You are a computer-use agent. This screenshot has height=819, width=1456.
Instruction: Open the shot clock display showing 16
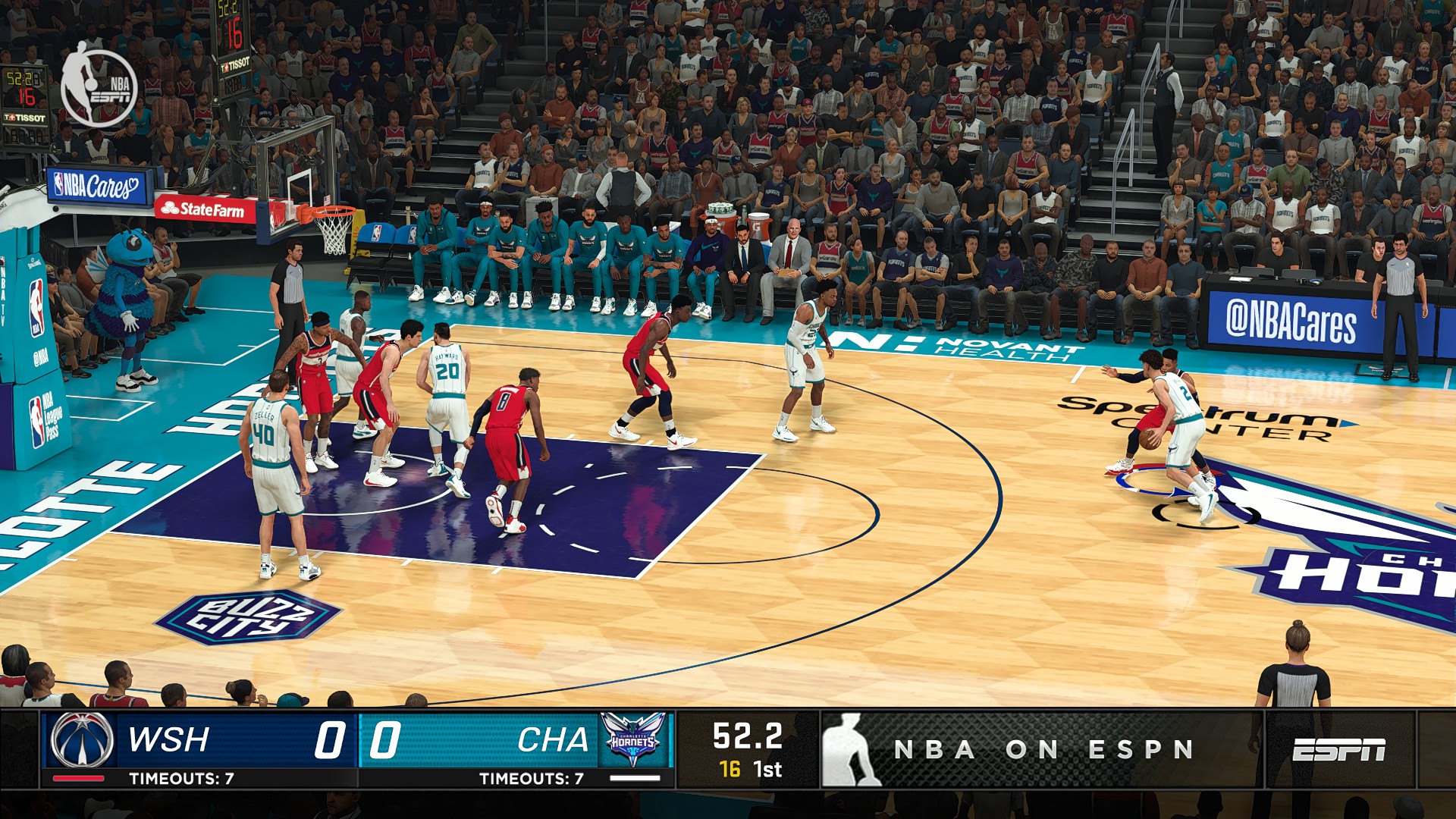730,768
